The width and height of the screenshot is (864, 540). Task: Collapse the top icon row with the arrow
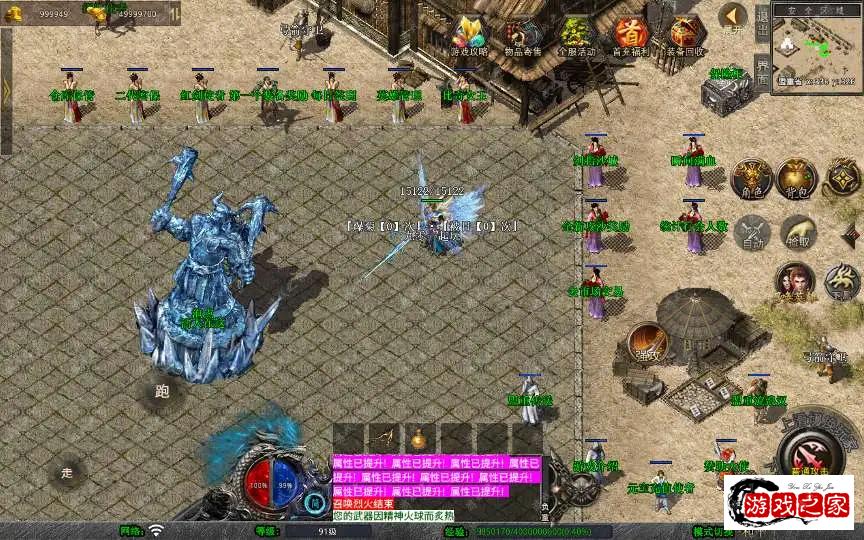[x=733, y=16]
